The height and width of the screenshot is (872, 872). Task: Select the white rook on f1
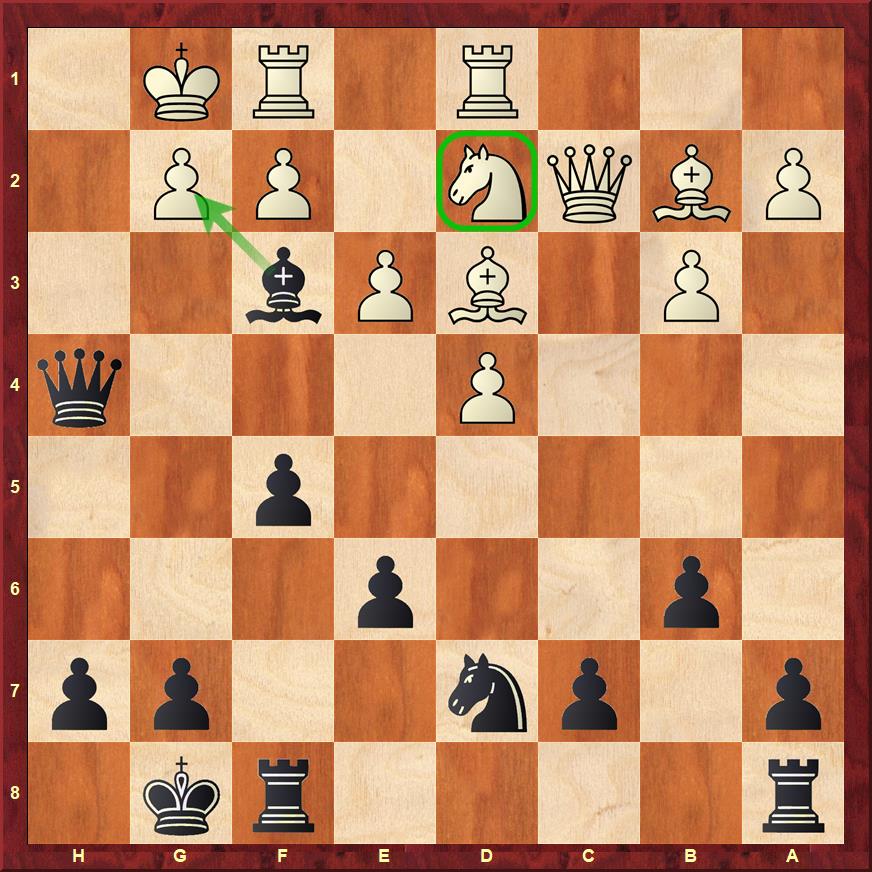tap(283, 79)
